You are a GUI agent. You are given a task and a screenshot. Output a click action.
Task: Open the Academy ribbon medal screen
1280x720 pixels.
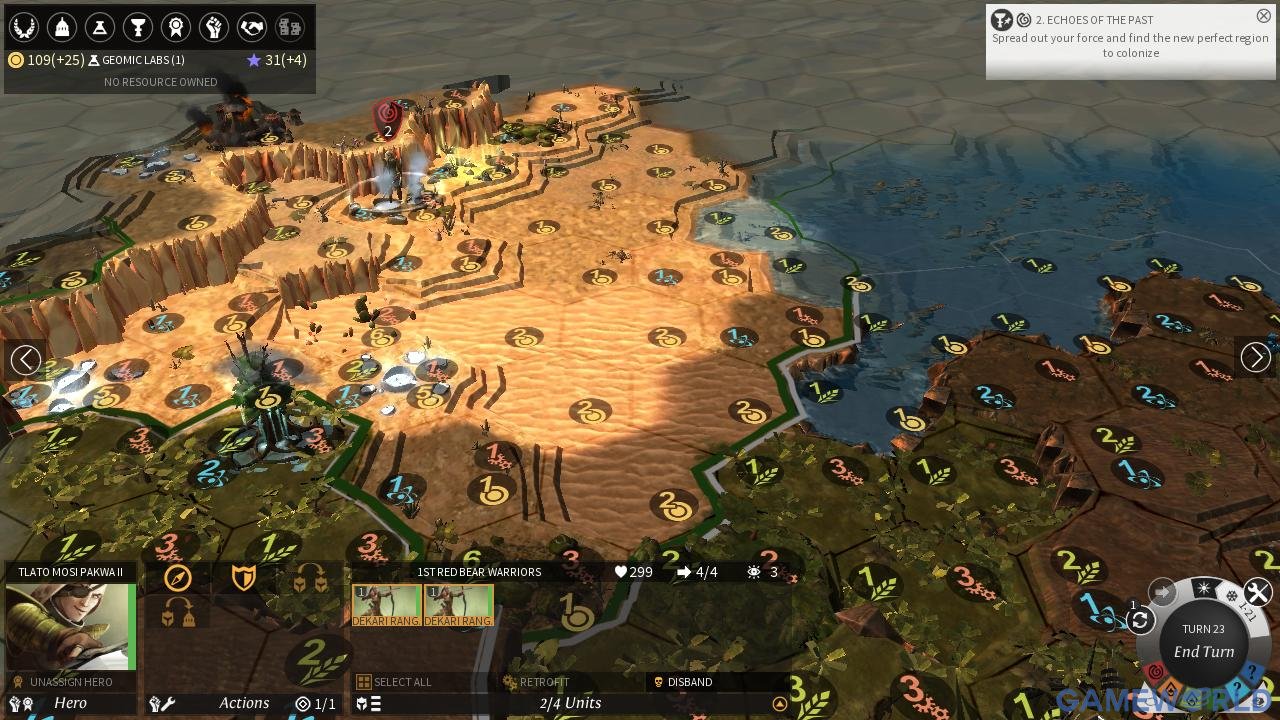coord(176,27)
